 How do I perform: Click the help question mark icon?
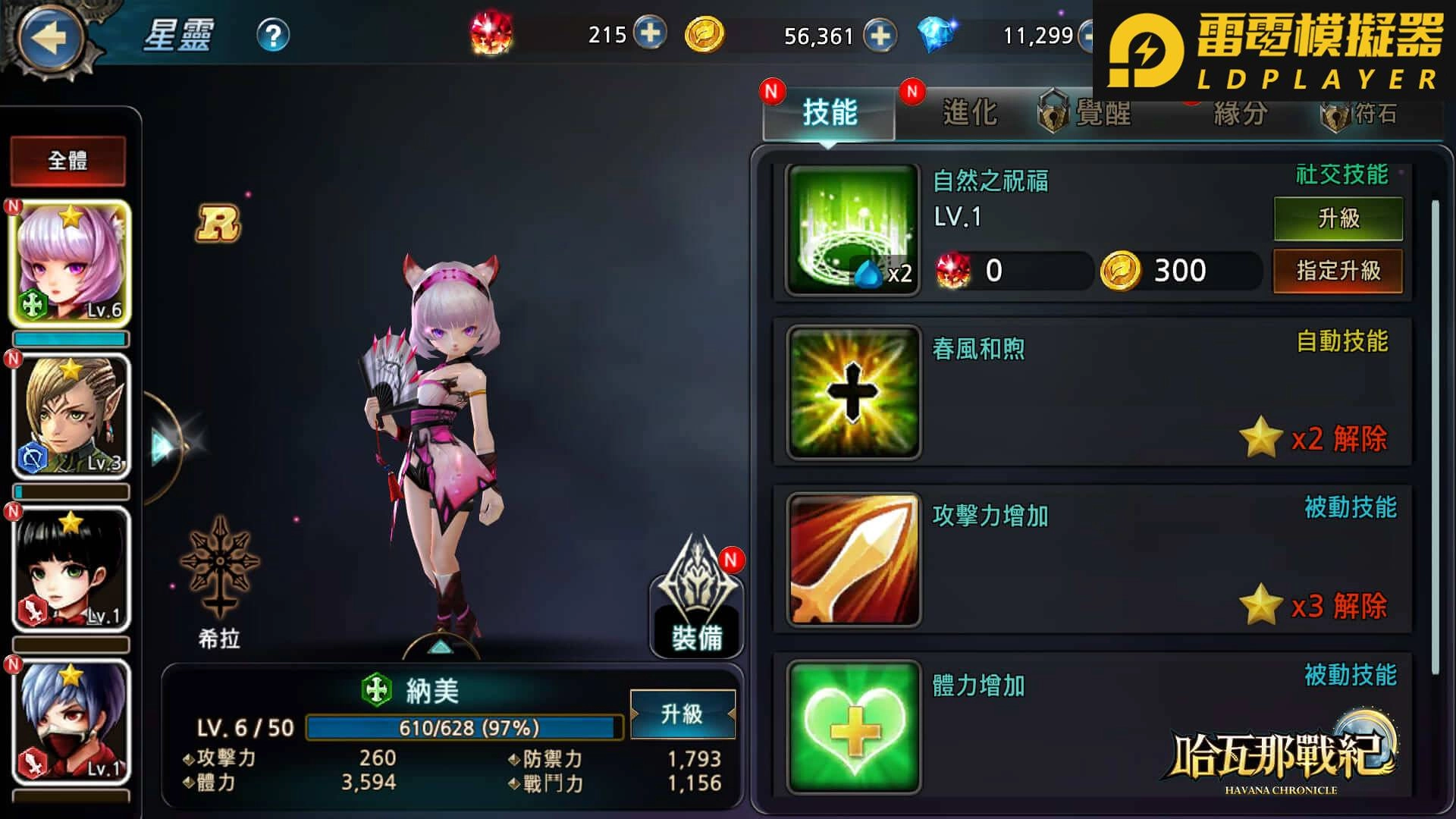point(273,33)
